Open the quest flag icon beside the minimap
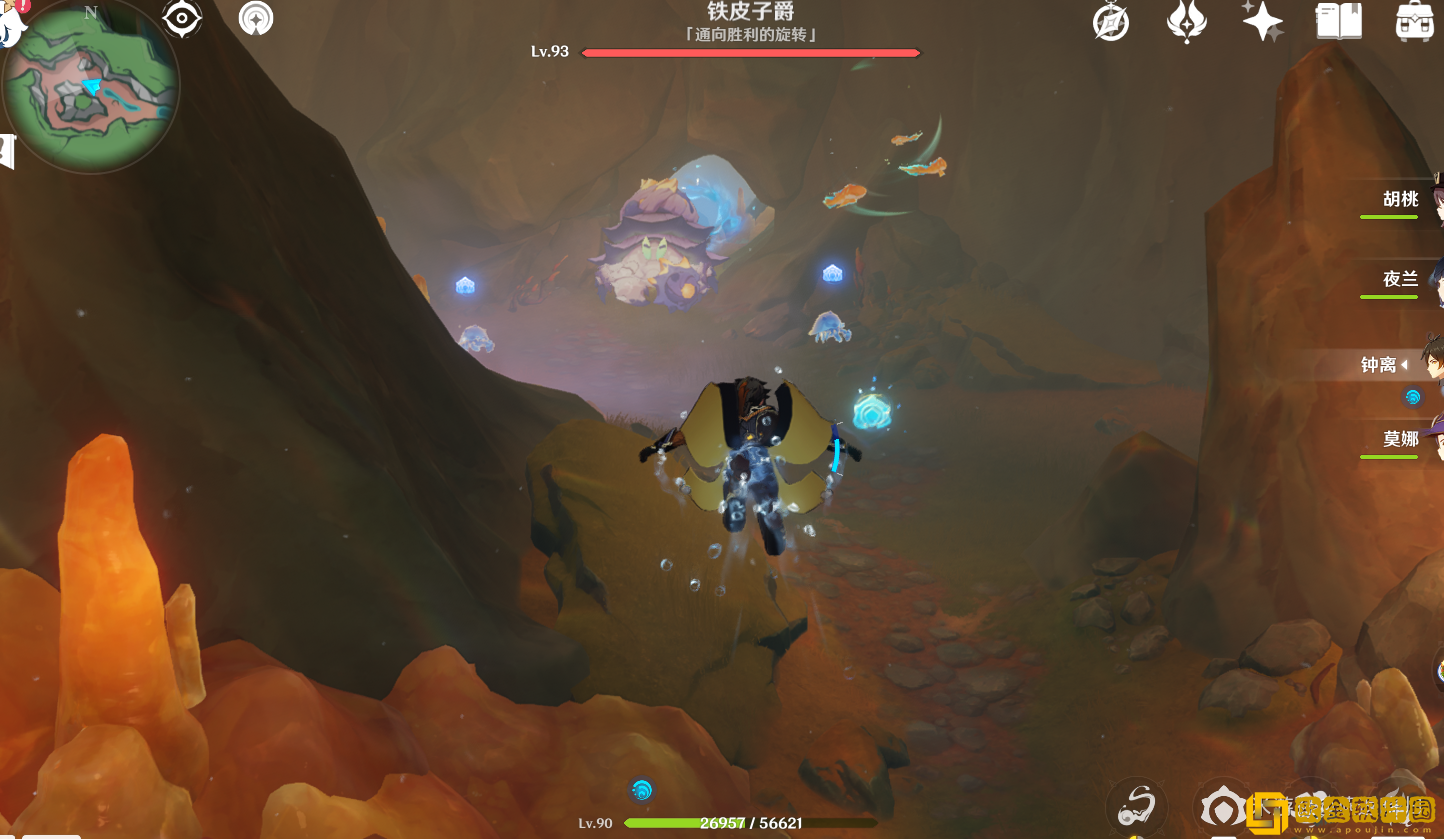This screenshot has height=839, width=1444. click(x=6, y=150)
